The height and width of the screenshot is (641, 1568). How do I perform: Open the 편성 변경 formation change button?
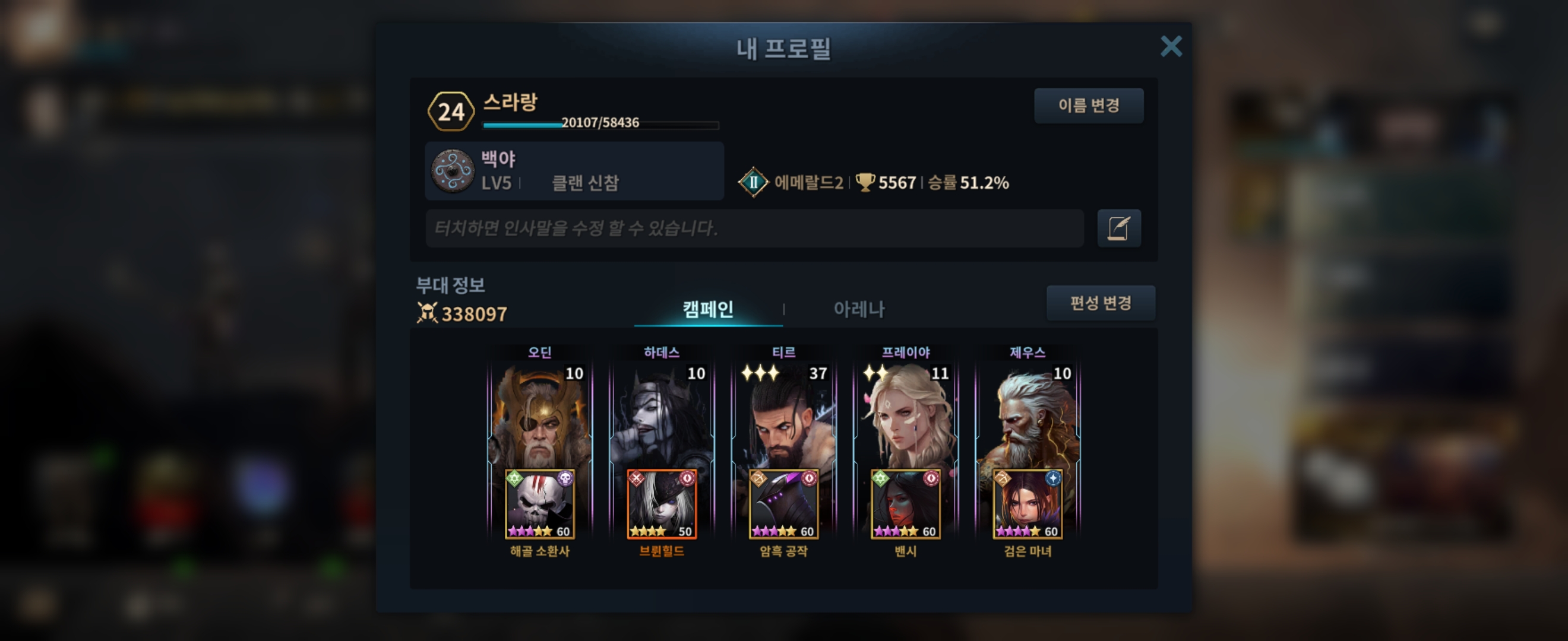tap(1101, 303)
